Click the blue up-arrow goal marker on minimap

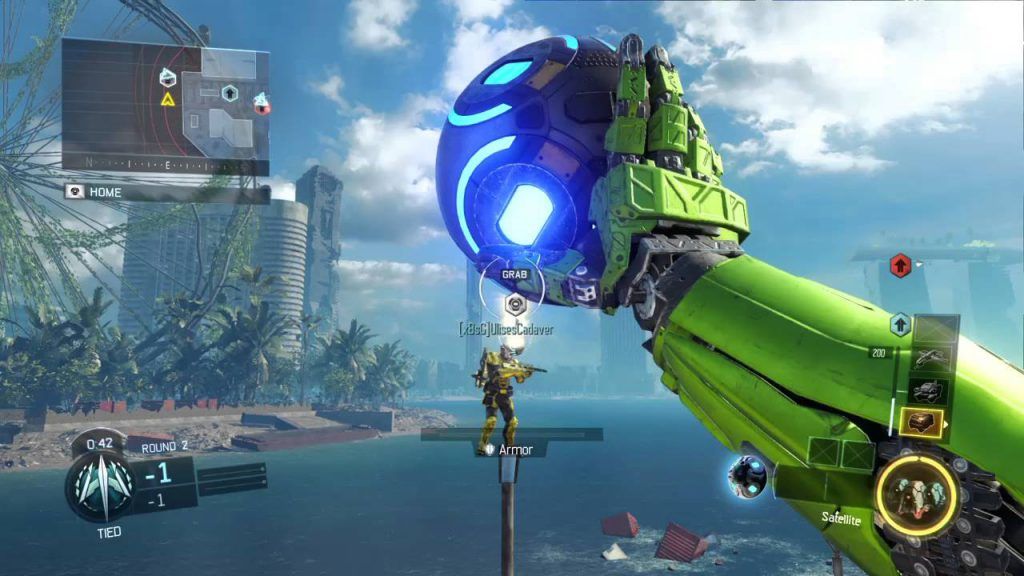coord(229,93)
